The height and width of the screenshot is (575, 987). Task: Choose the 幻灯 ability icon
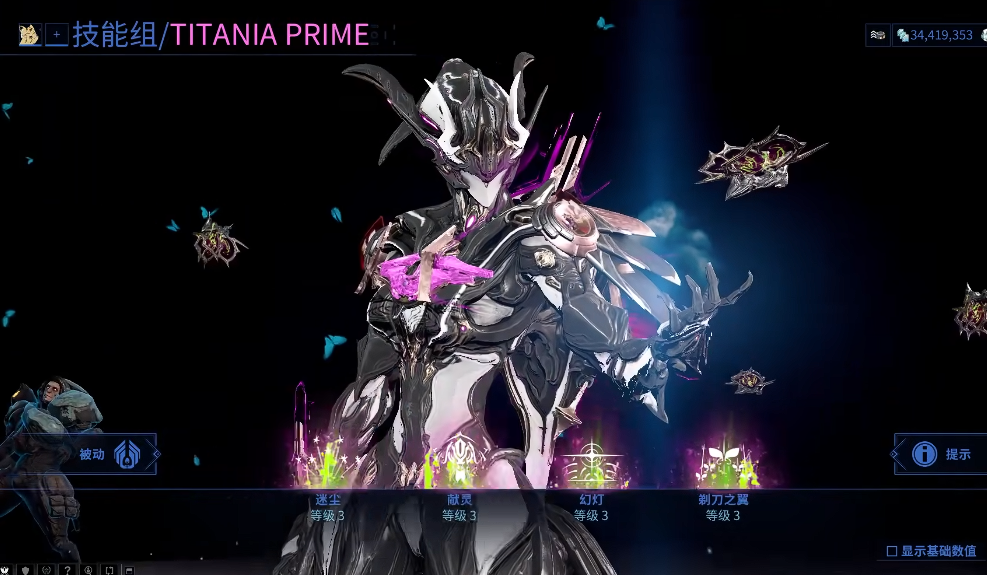click(x=591, y=463)
